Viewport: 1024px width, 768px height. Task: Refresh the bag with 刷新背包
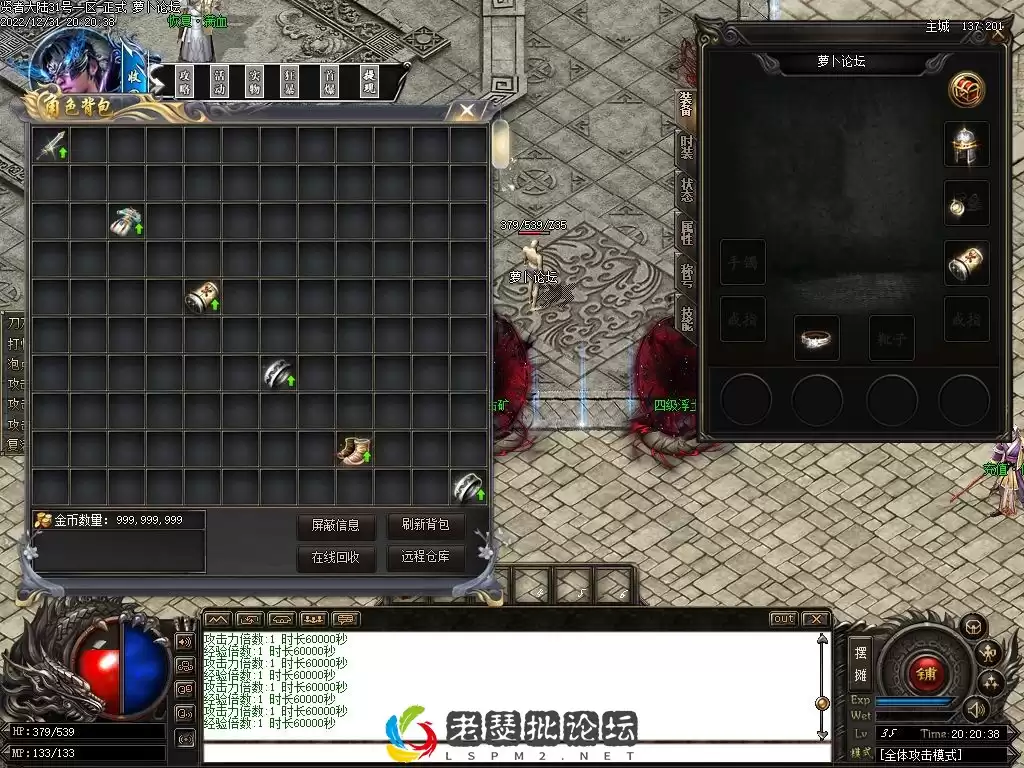425,525
